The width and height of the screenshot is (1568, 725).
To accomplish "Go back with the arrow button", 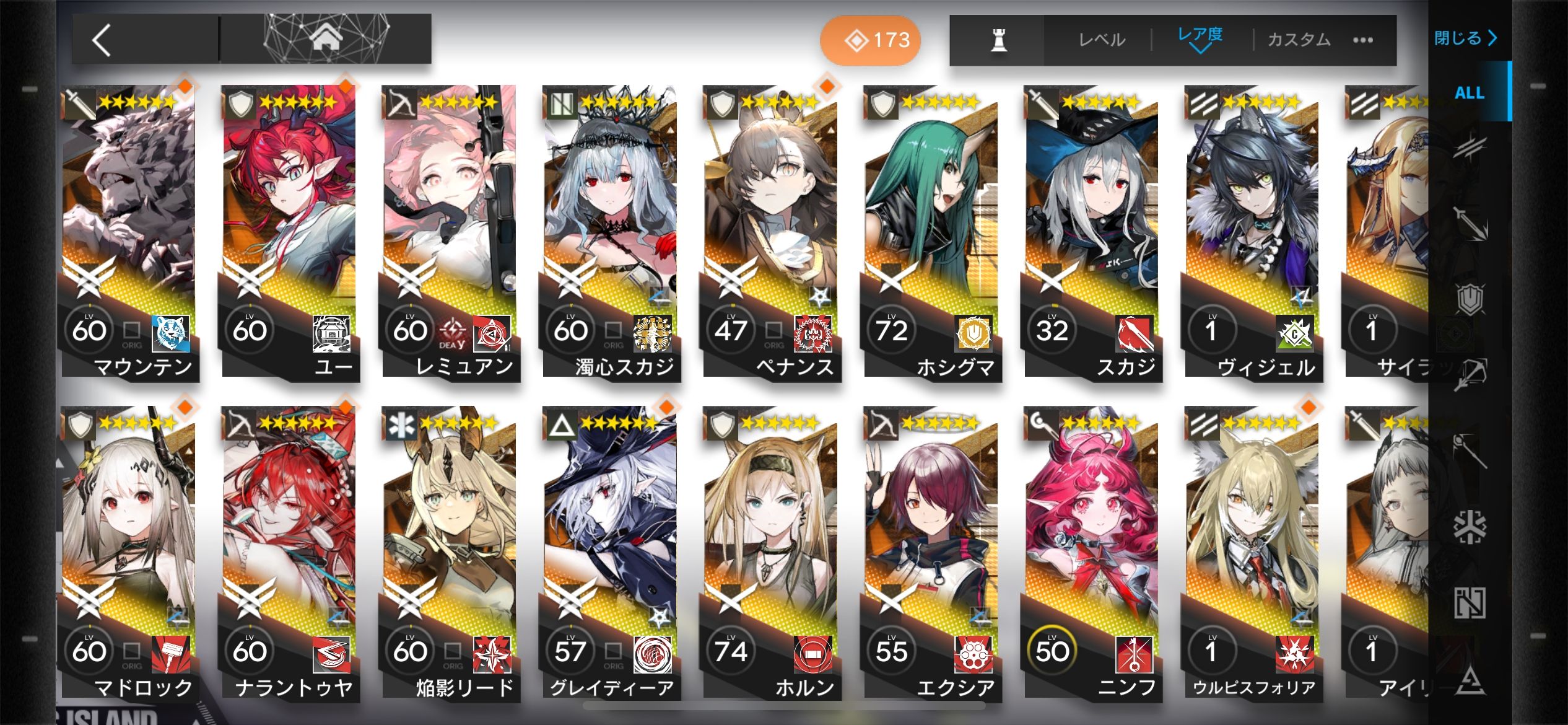I will [x=102, y=41].
